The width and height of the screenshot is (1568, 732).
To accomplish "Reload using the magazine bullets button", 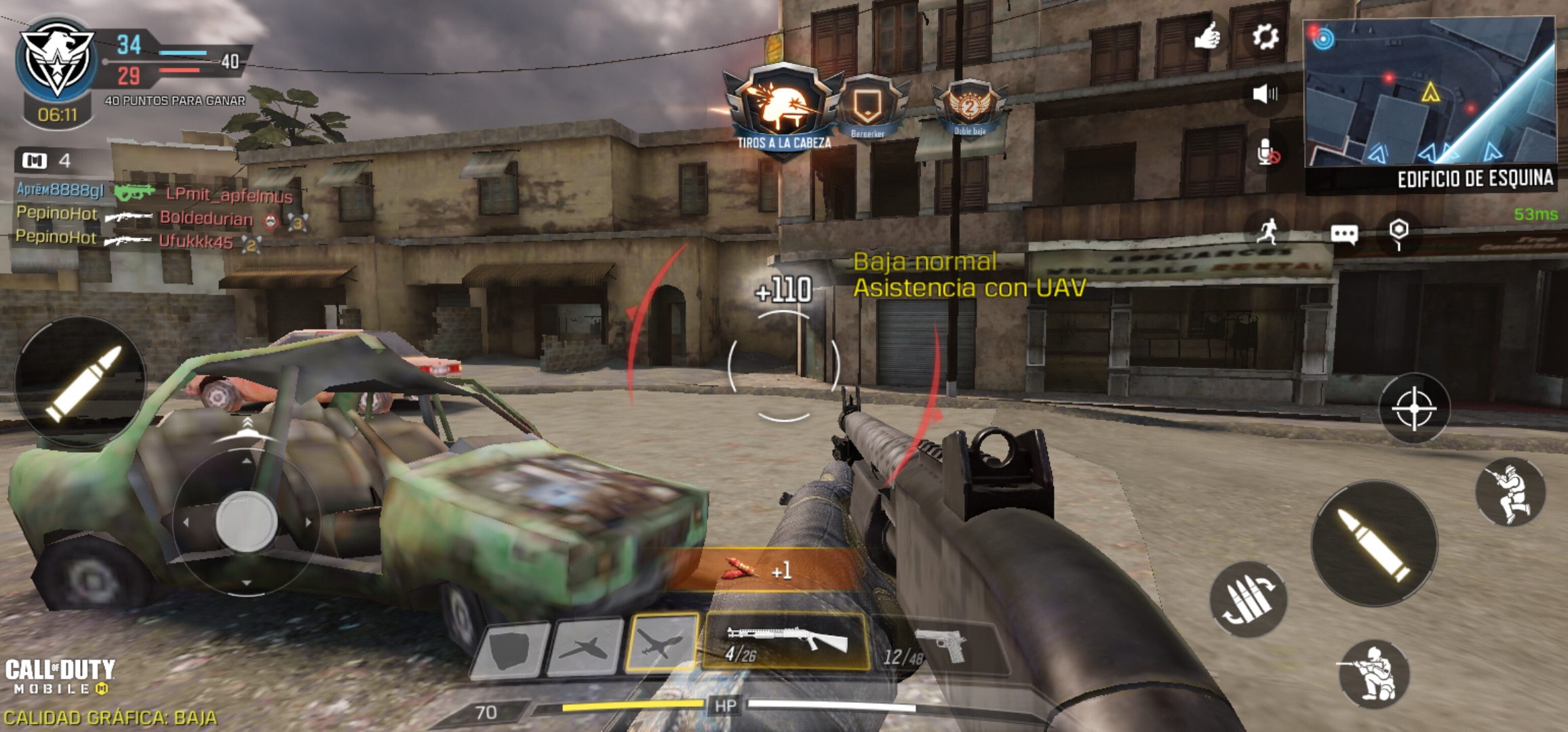I will (x=1248, y=599).
